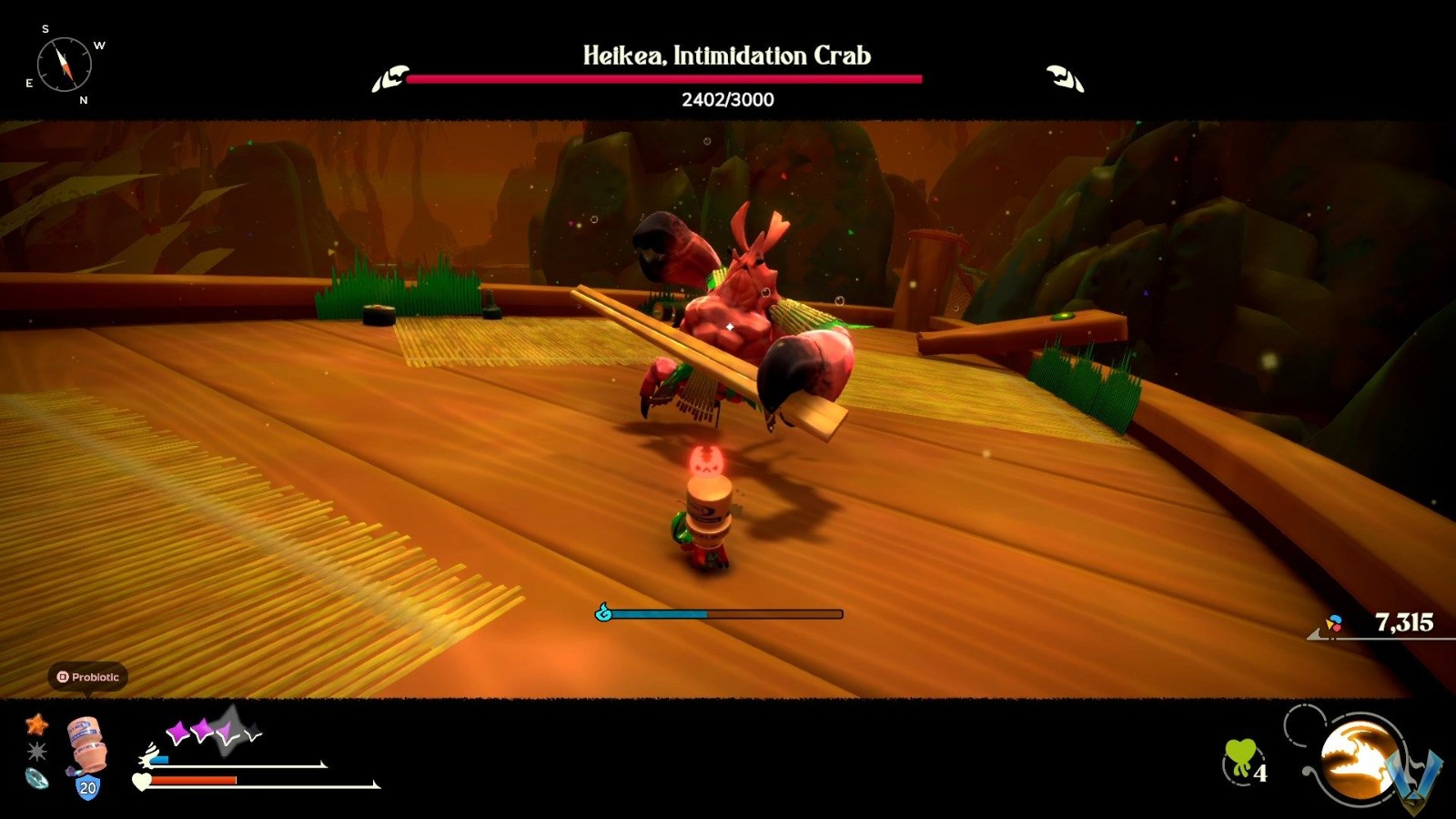1456x819 pixels.
Task: Select the orange starfish icon
Action: click(37, 724)
